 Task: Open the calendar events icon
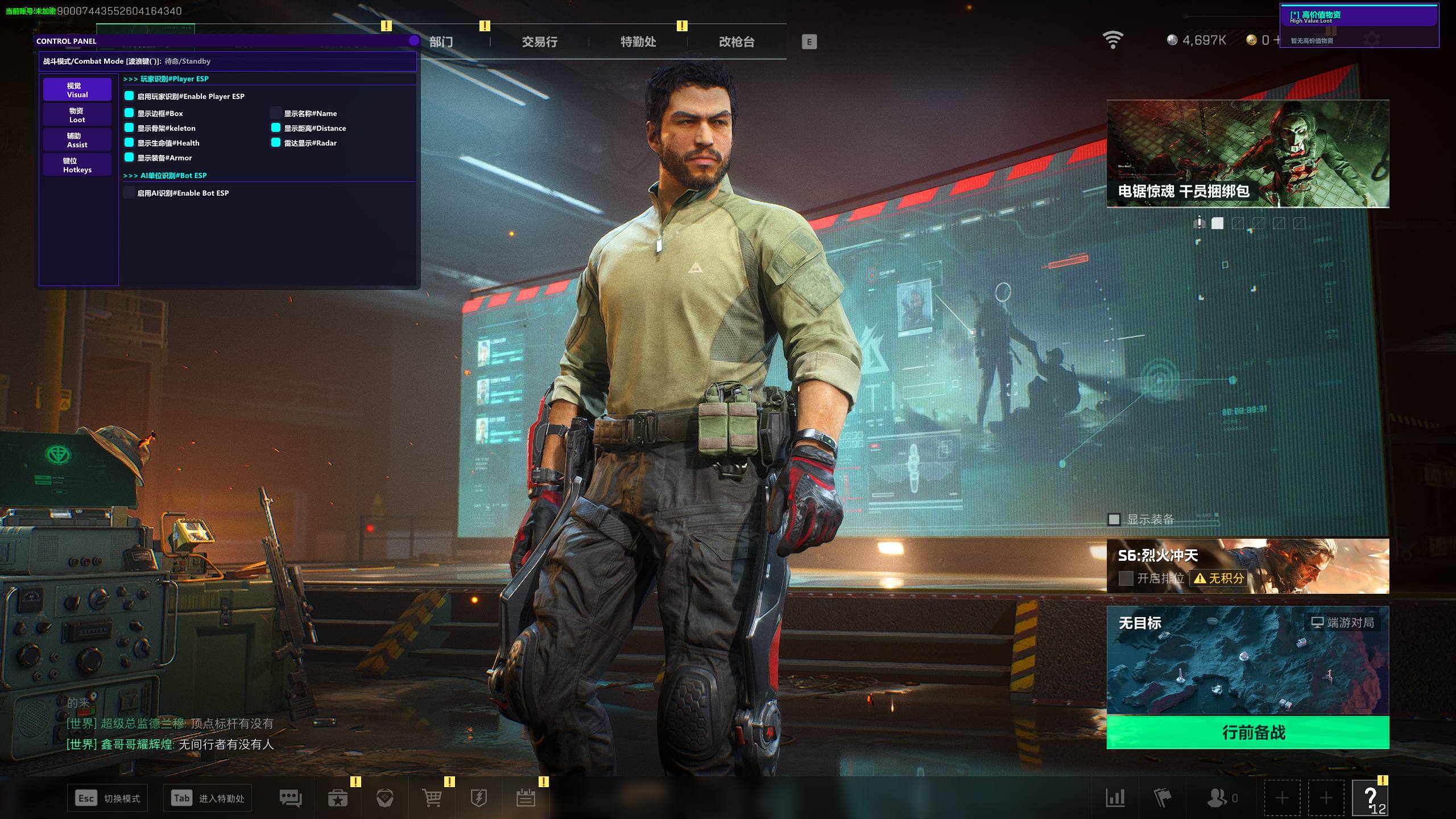[x=526, y=799]
